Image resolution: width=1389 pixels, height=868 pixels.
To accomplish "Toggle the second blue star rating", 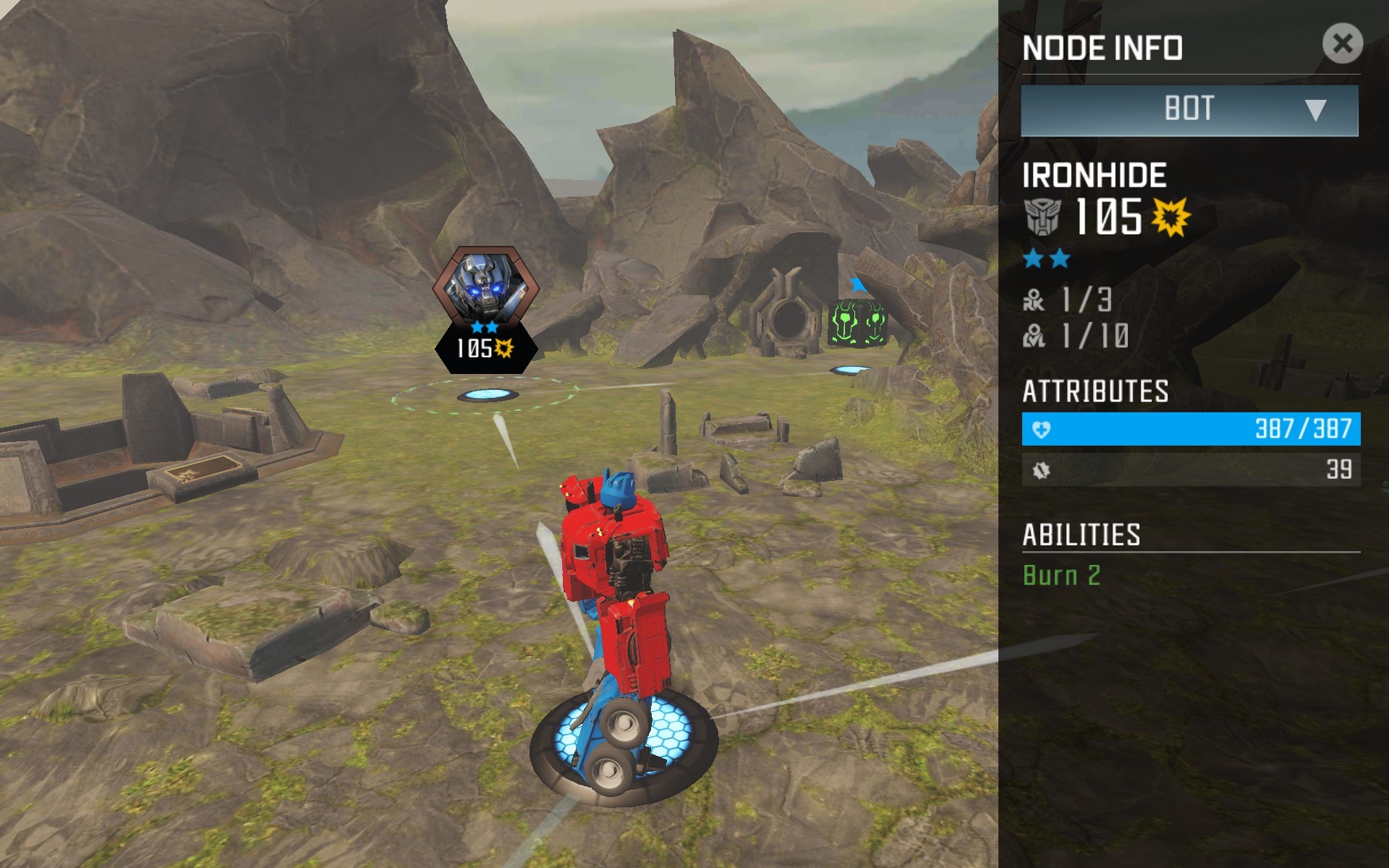I will [x=1058, y=257].
